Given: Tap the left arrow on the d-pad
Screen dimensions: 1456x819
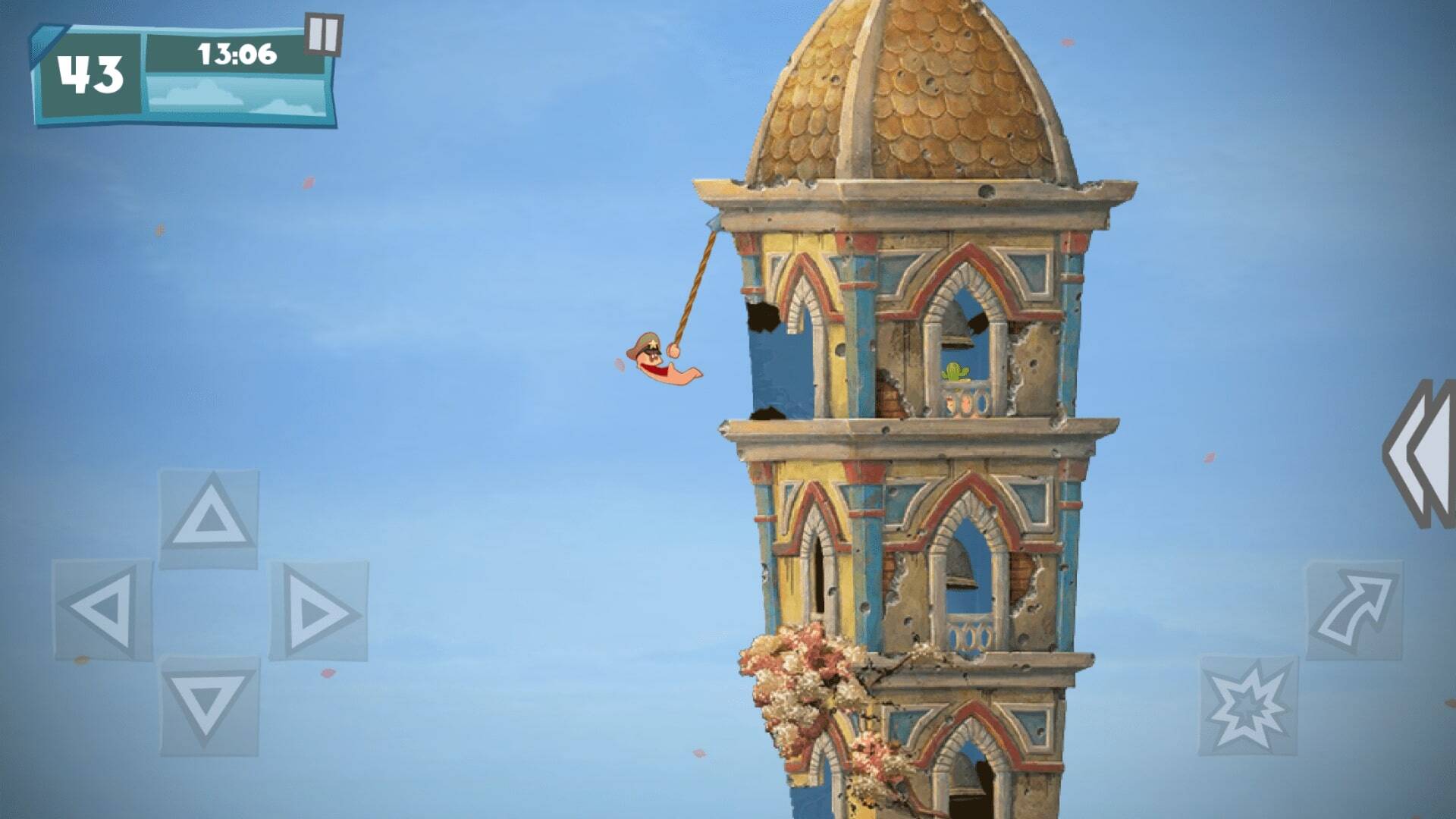Looking at the screenshot, I should pos(102,610).
